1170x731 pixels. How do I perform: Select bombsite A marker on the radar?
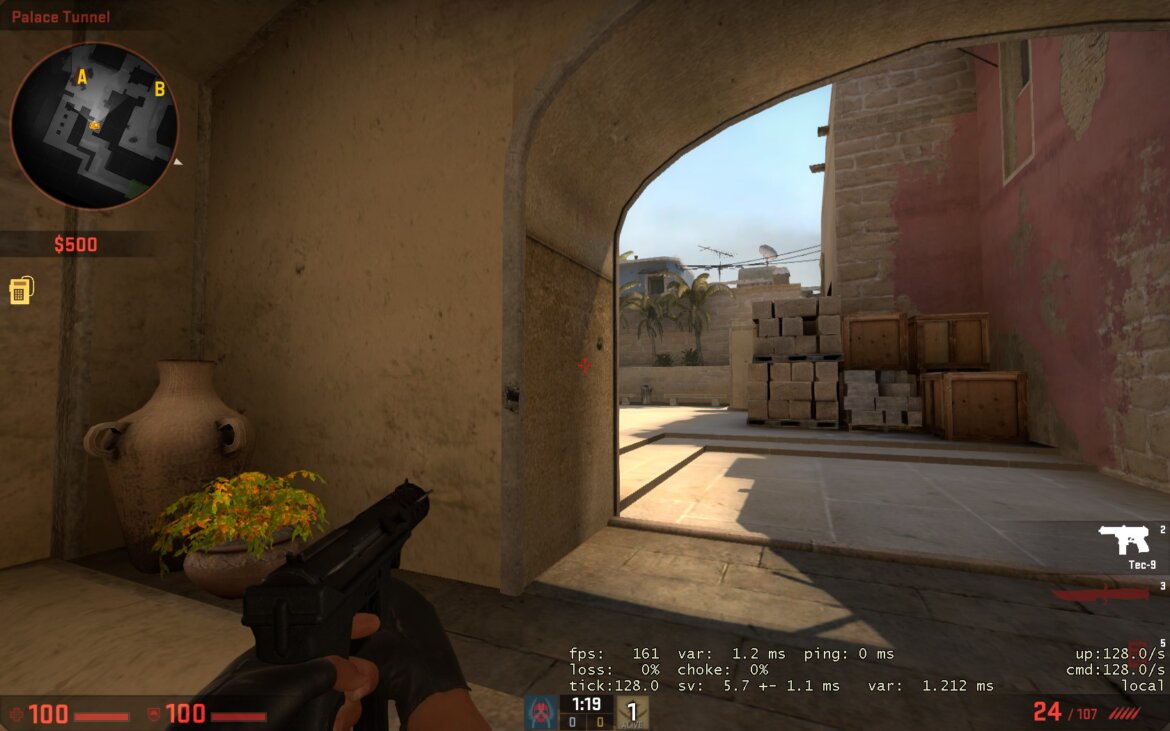(x=82, y=77)
